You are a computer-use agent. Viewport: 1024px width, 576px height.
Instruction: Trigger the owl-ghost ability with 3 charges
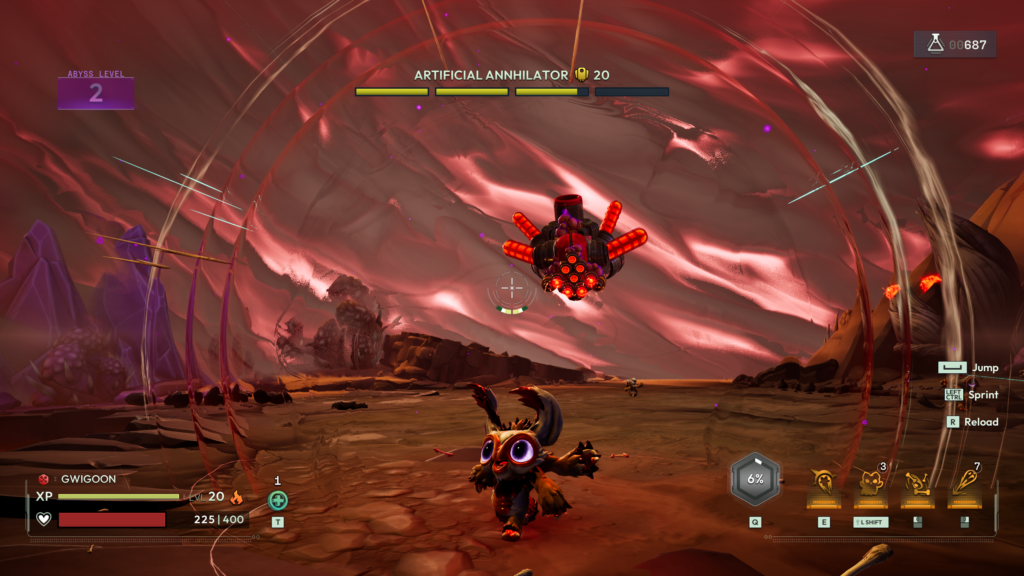point(870,483)
